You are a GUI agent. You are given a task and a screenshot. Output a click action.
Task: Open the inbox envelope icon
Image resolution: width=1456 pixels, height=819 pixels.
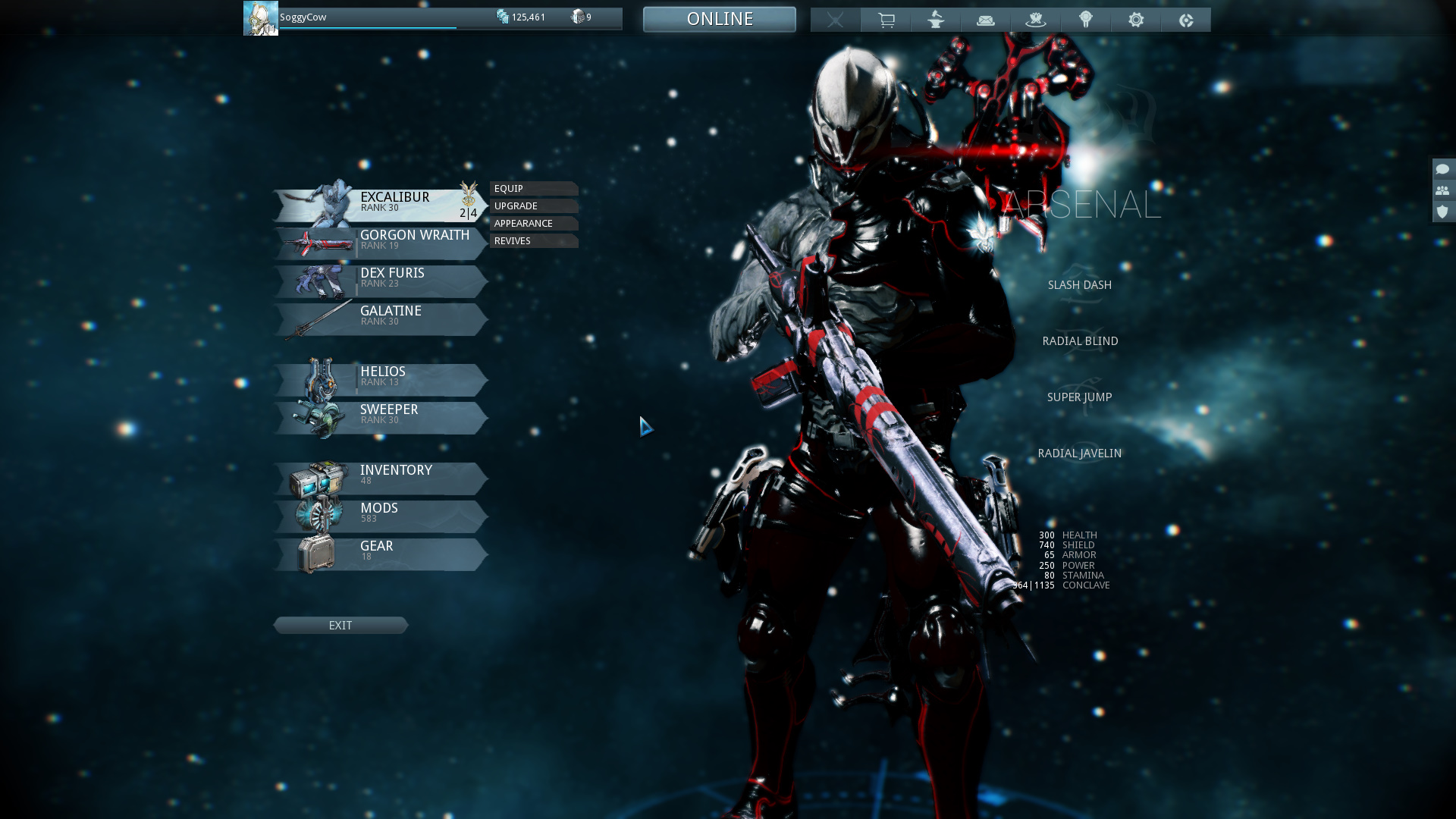tap(986, 20)
